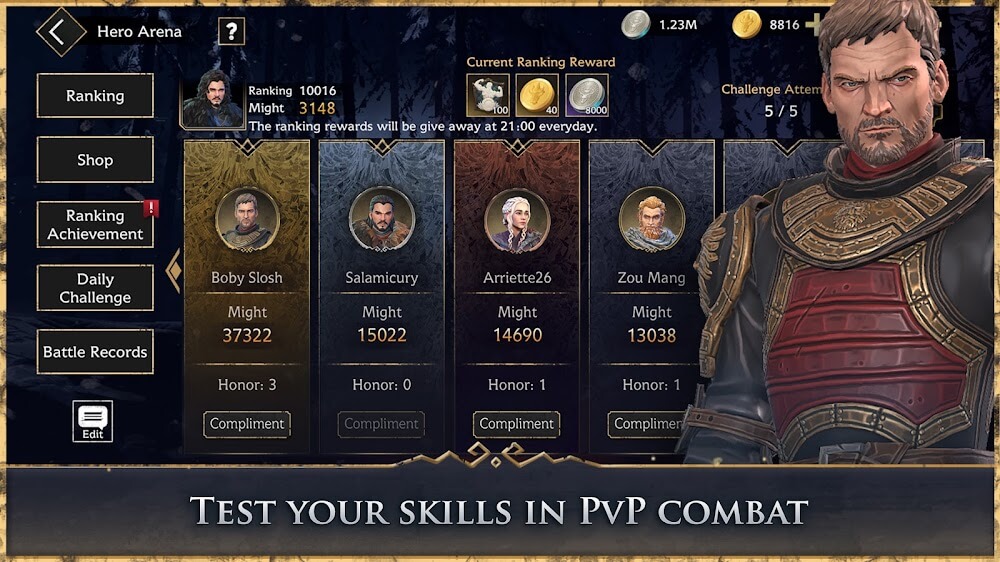Compliment Zou Mang
This screenshot has width=1000, height=562.
(x=650, y=424)
